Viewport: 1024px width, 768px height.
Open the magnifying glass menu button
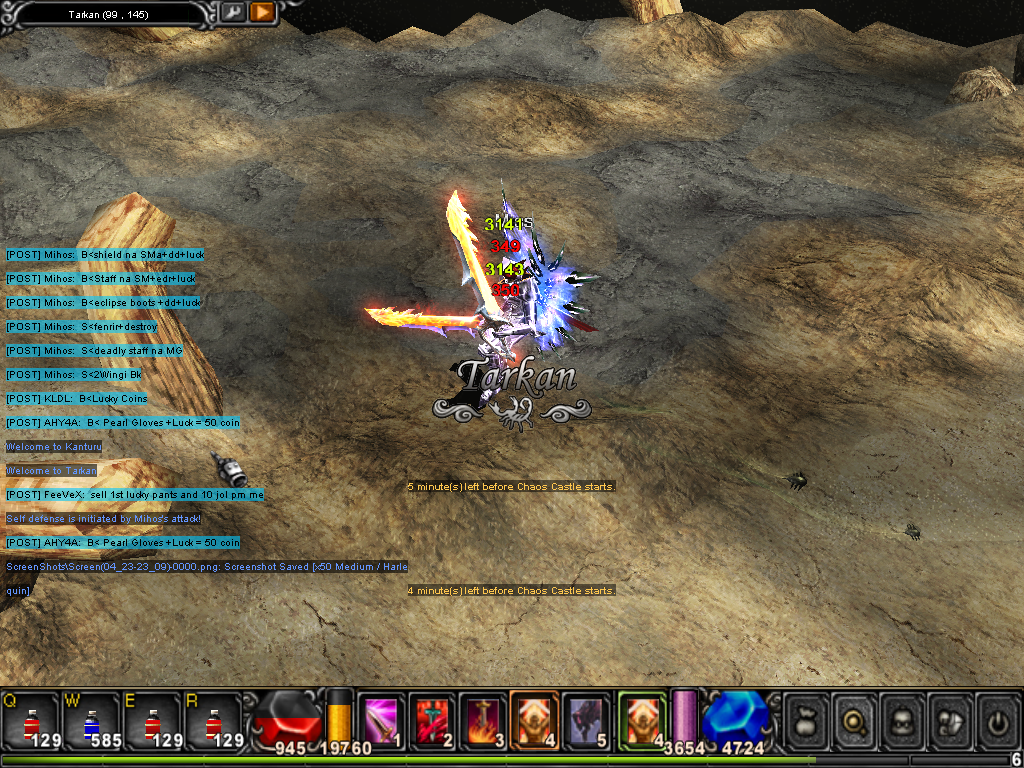854,720
